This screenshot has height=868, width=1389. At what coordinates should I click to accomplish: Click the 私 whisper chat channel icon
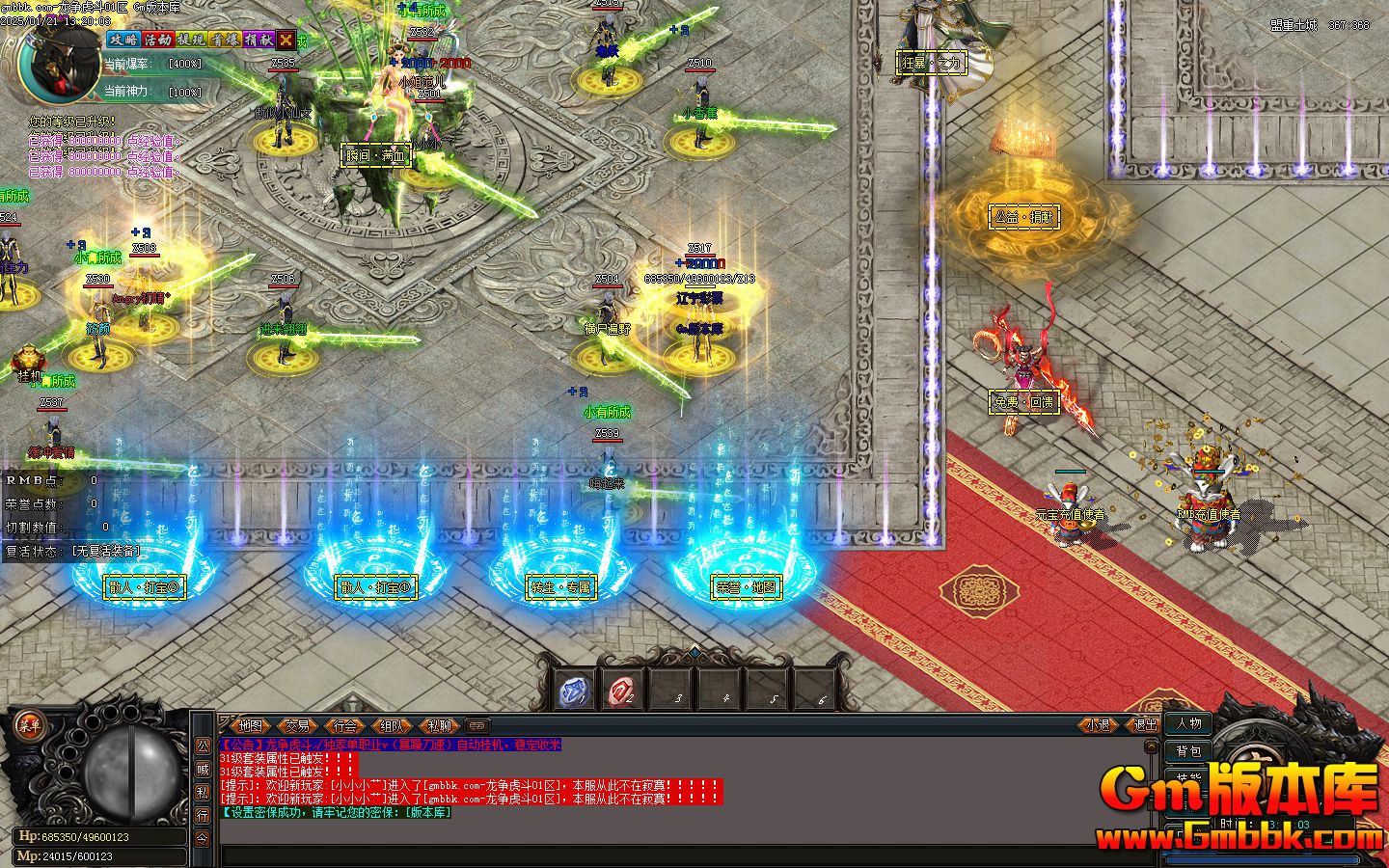[202, 792]
